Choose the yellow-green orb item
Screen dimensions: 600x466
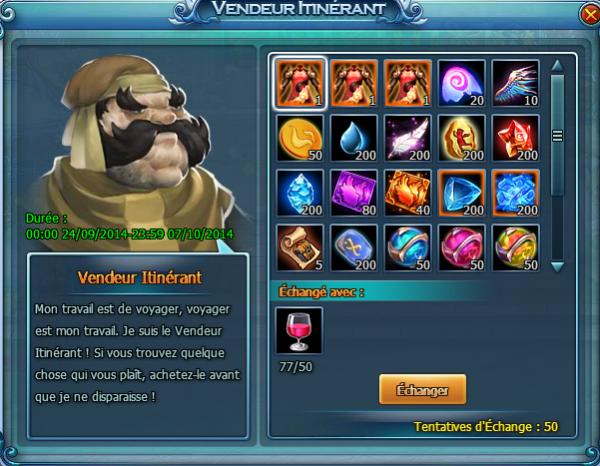click(515, 248)
